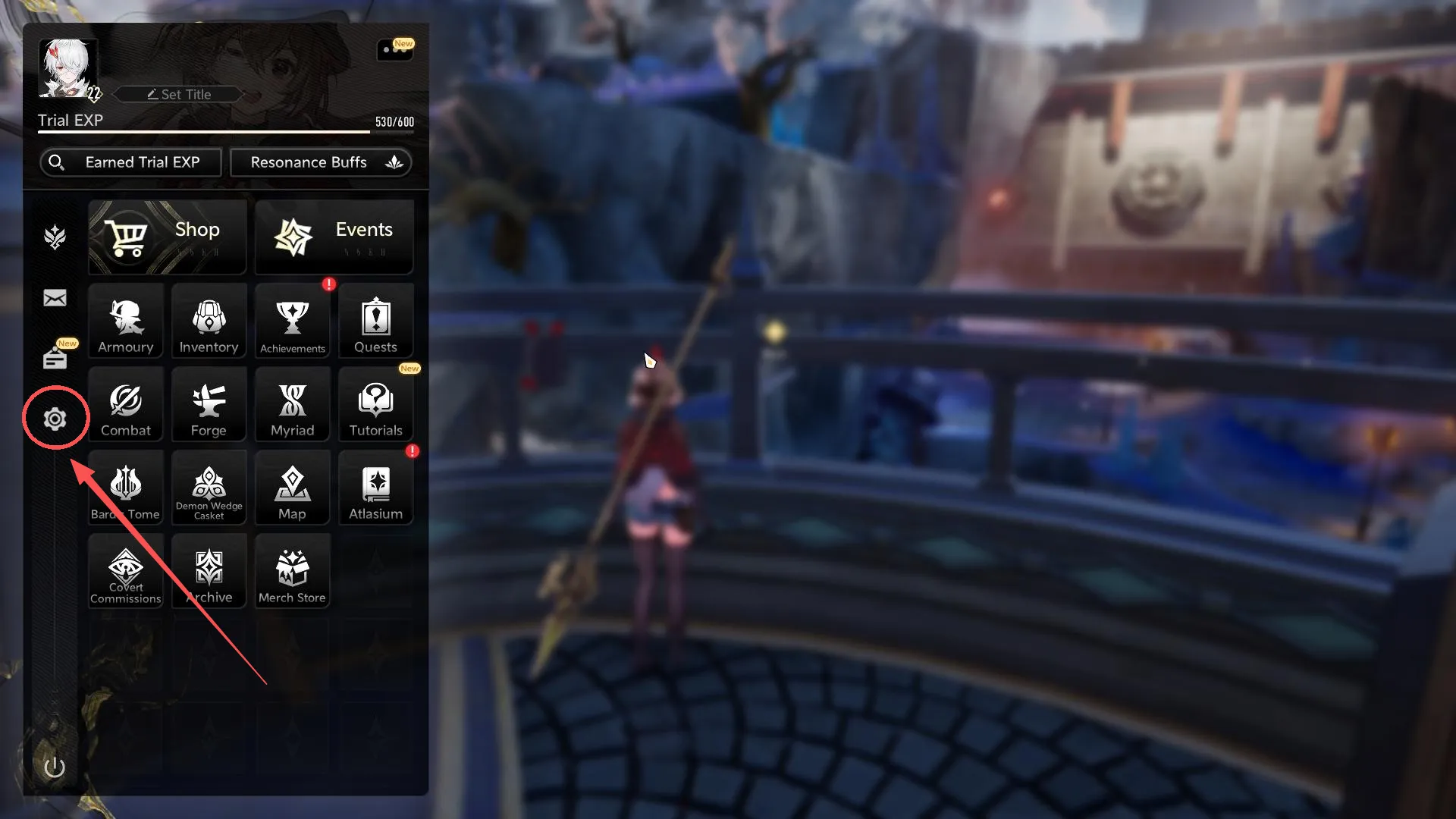Visit the Merch Store
The image size is (1456, 819).
point(293,571)
